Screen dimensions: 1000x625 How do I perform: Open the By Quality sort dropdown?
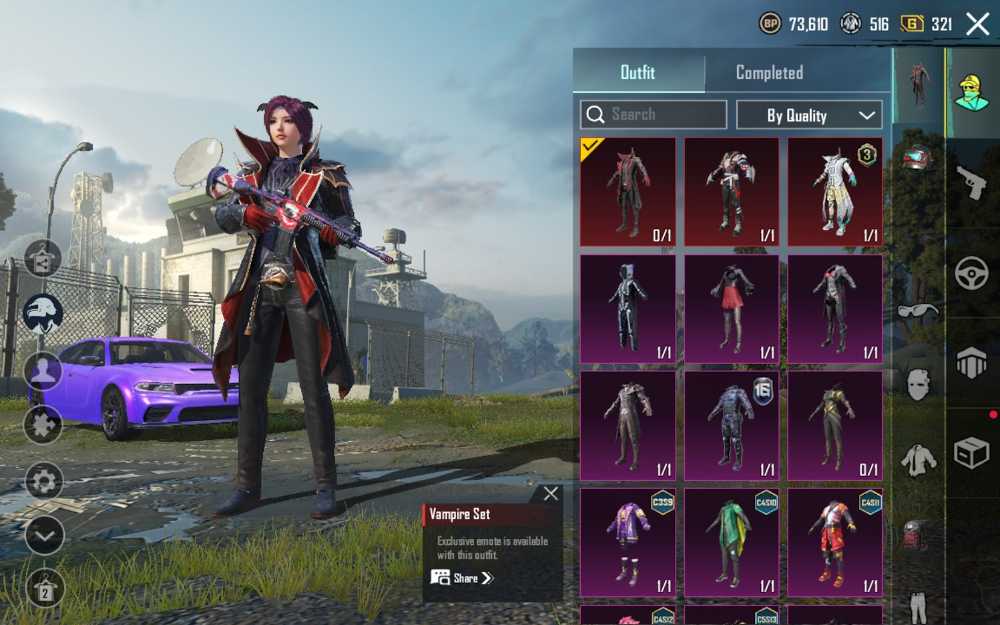pos(809,115)
